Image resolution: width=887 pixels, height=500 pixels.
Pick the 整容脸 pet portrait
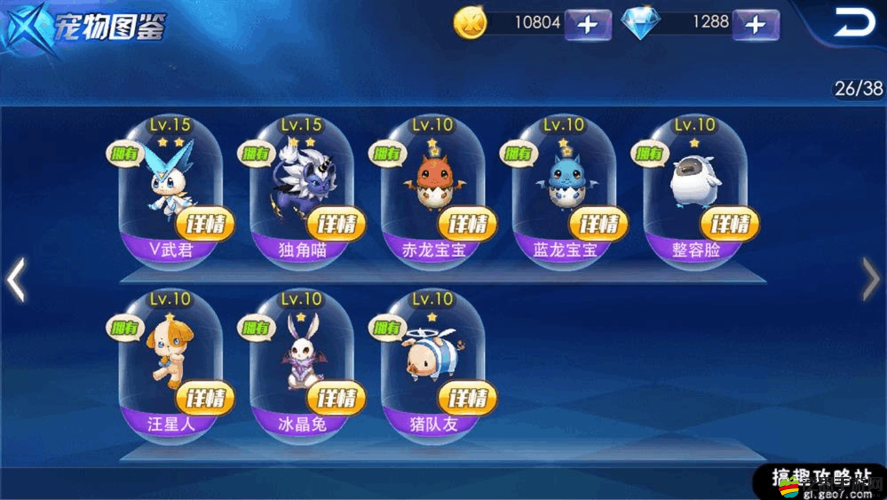pyautogui.click(x=695, y=180)
